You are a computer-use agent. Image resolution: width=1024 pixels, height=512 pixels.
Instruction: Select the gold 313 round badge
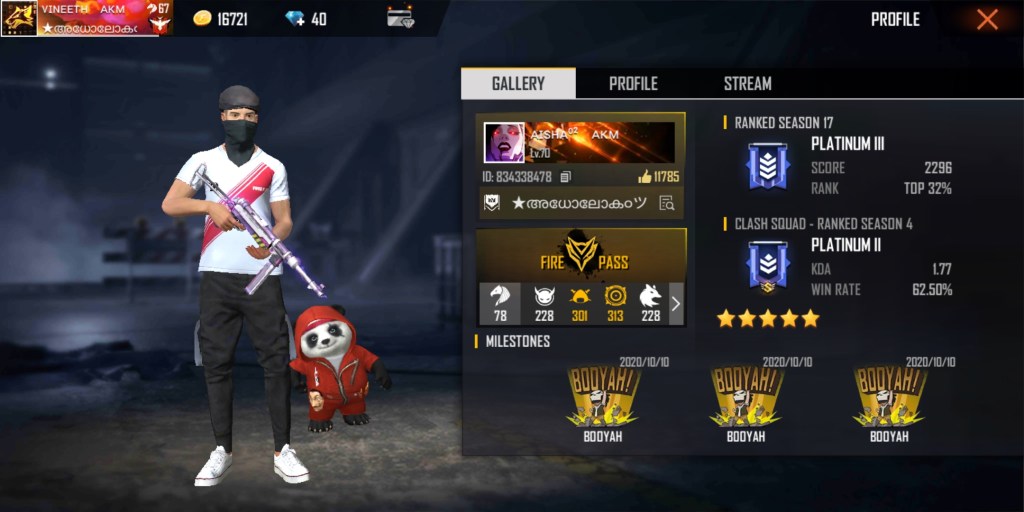click(614, 303)
